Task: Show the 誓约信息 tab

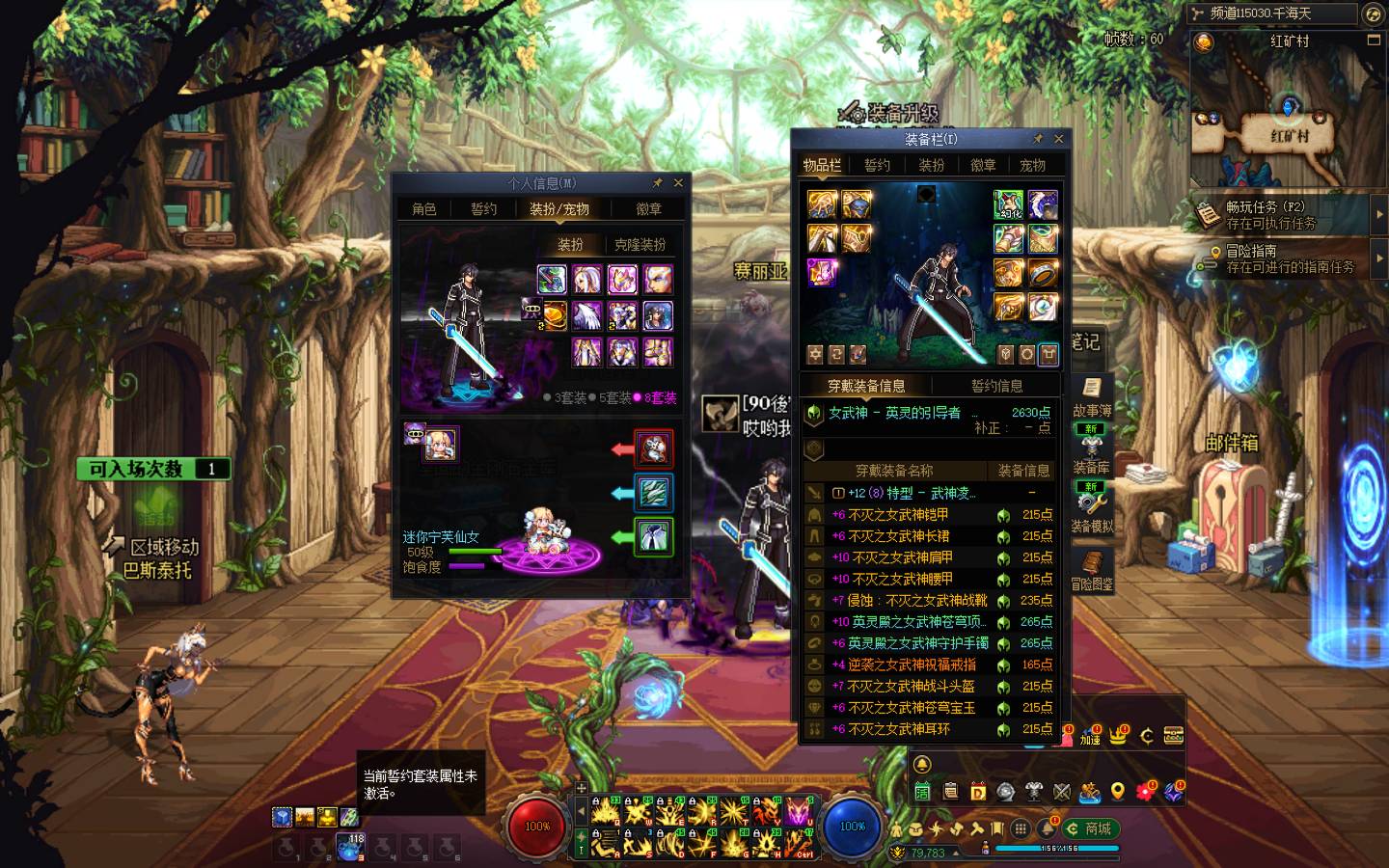Action: (996, 386)
